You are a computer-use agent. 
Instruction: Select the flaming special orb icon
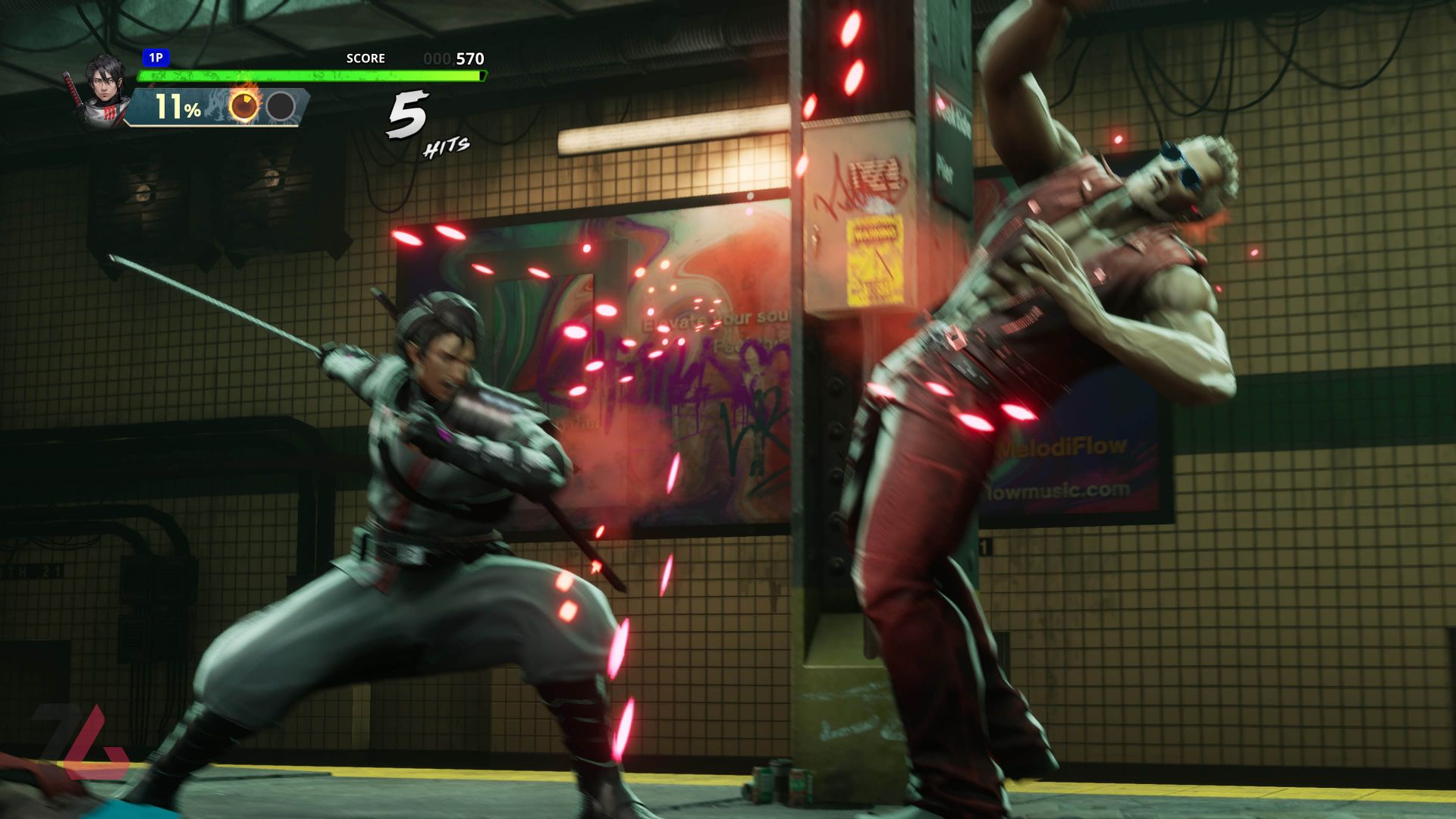click(x=244, y=107)
